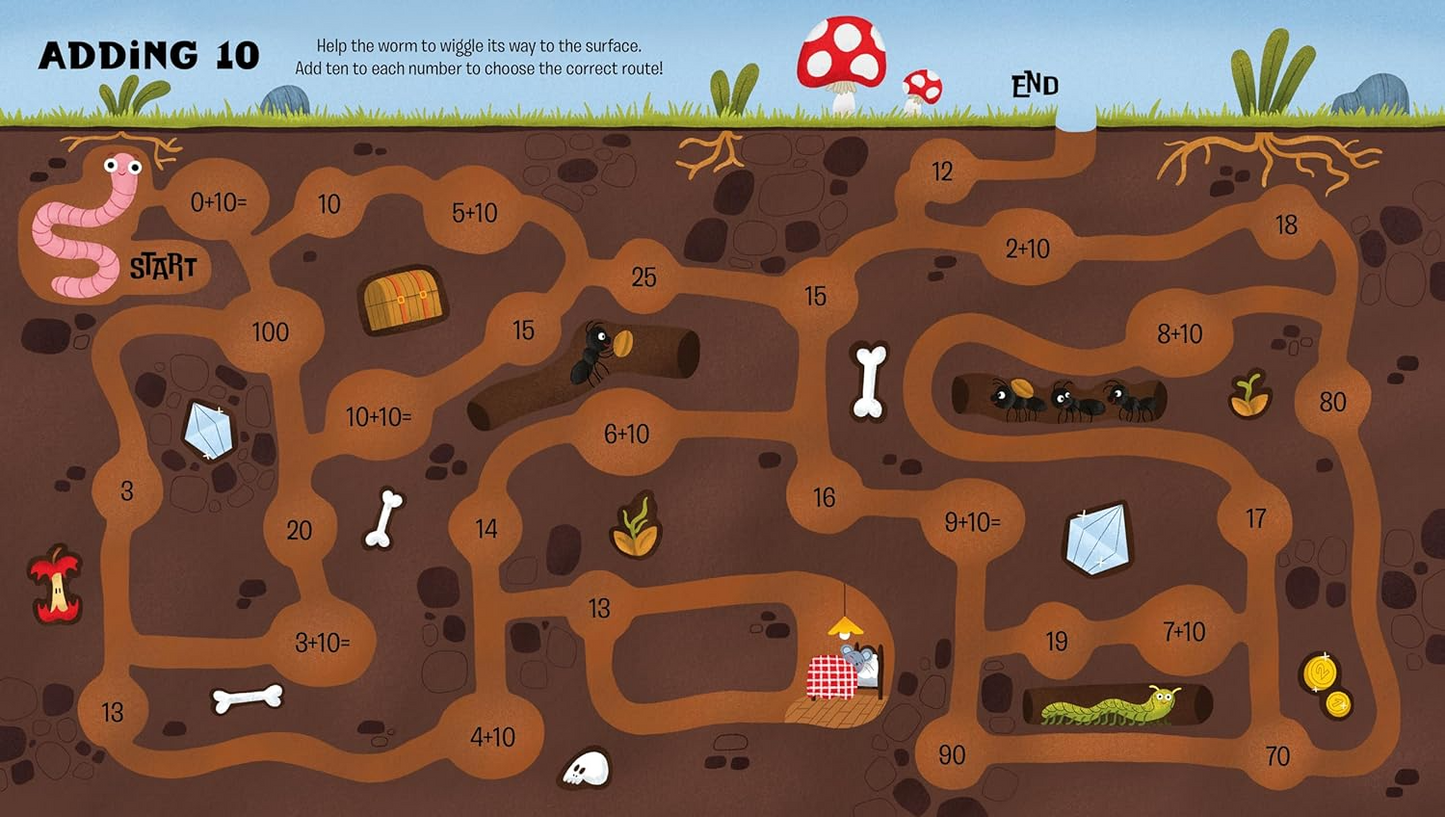Choose the number 12 node below END
This screenshot has width=1445, height=817.
tap(942, 172)
